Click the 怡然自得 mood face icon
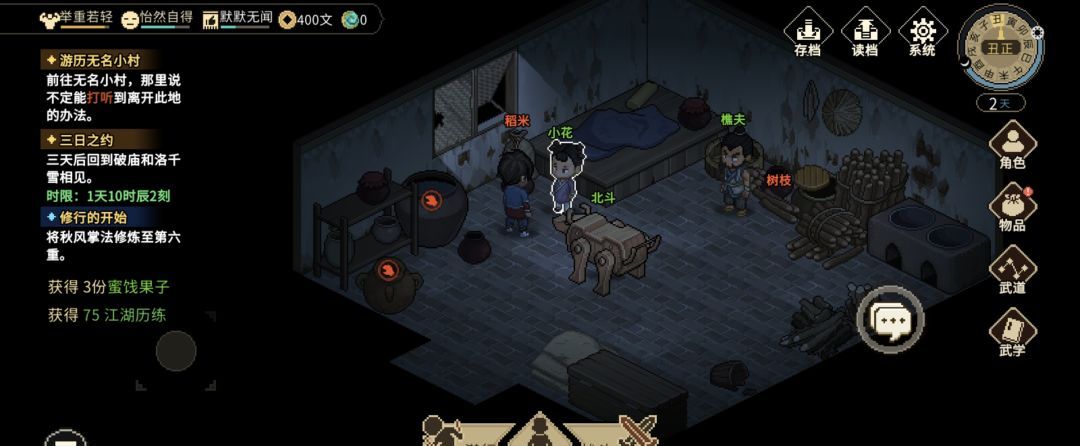This screenshot has height=446, width=1080. (x=130, y=19)
